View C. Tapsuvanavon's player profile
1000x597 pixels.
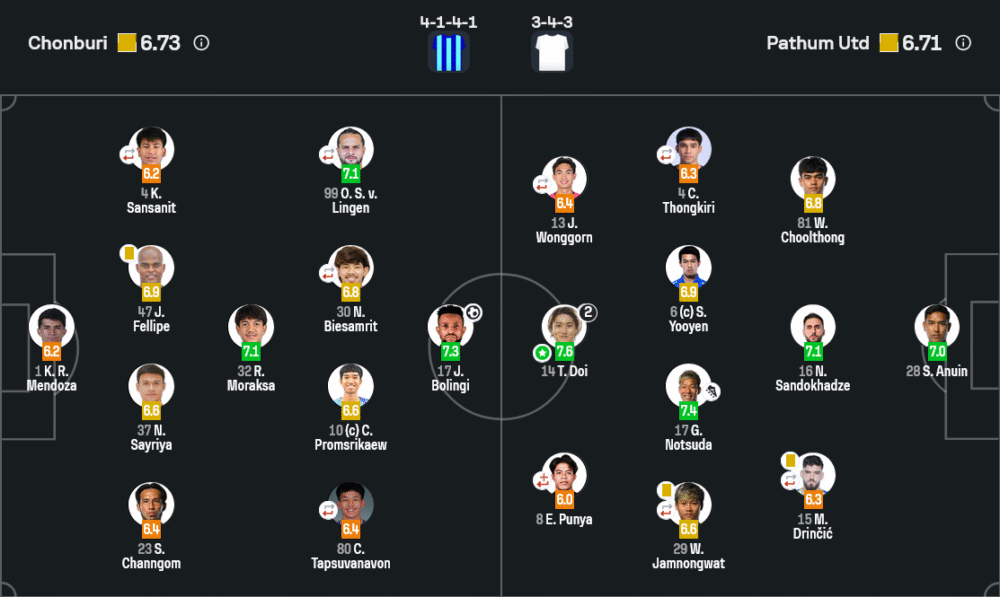(351, 505)
